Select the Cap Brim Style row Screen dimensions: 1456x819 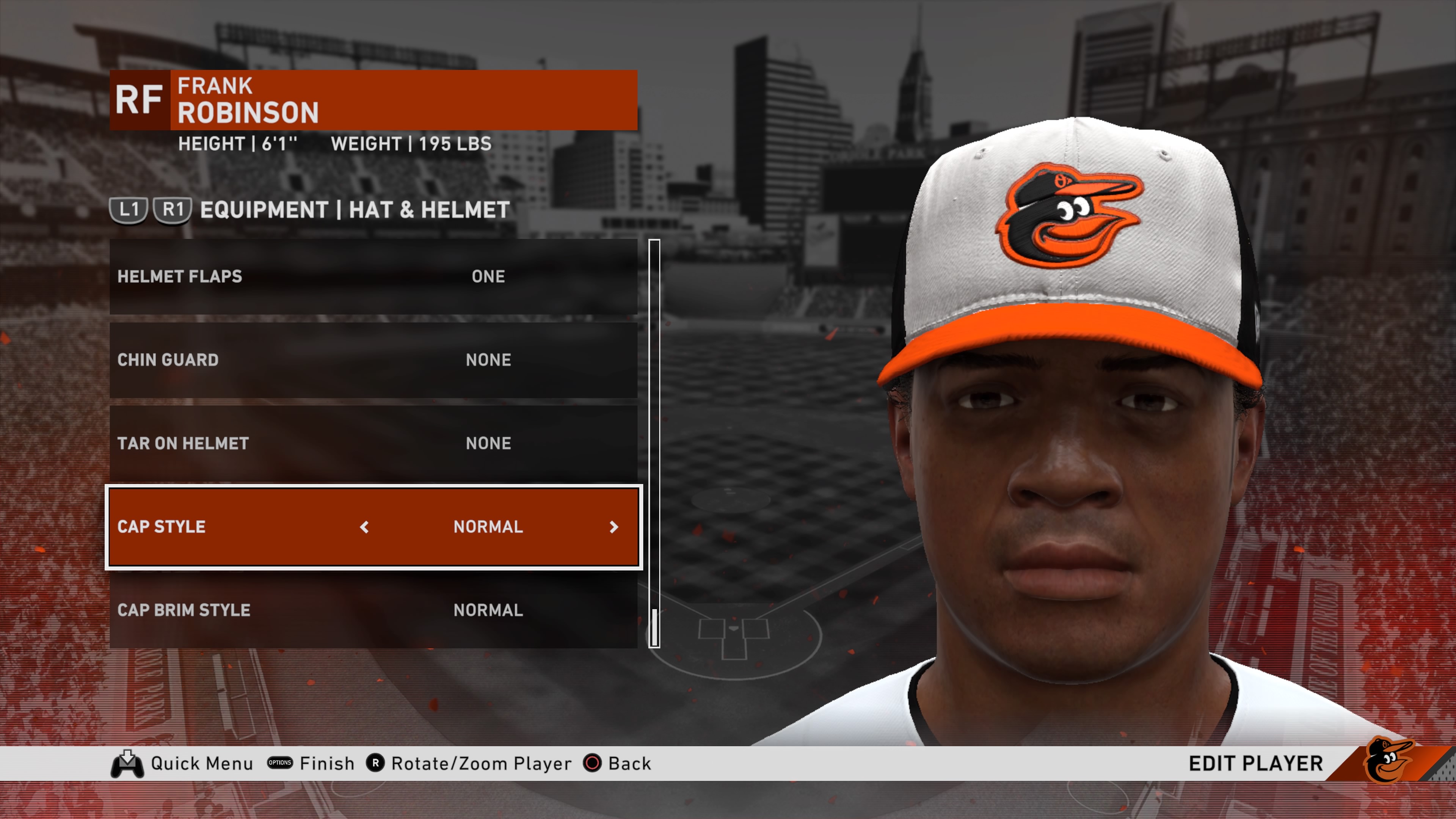coord(373,610)
